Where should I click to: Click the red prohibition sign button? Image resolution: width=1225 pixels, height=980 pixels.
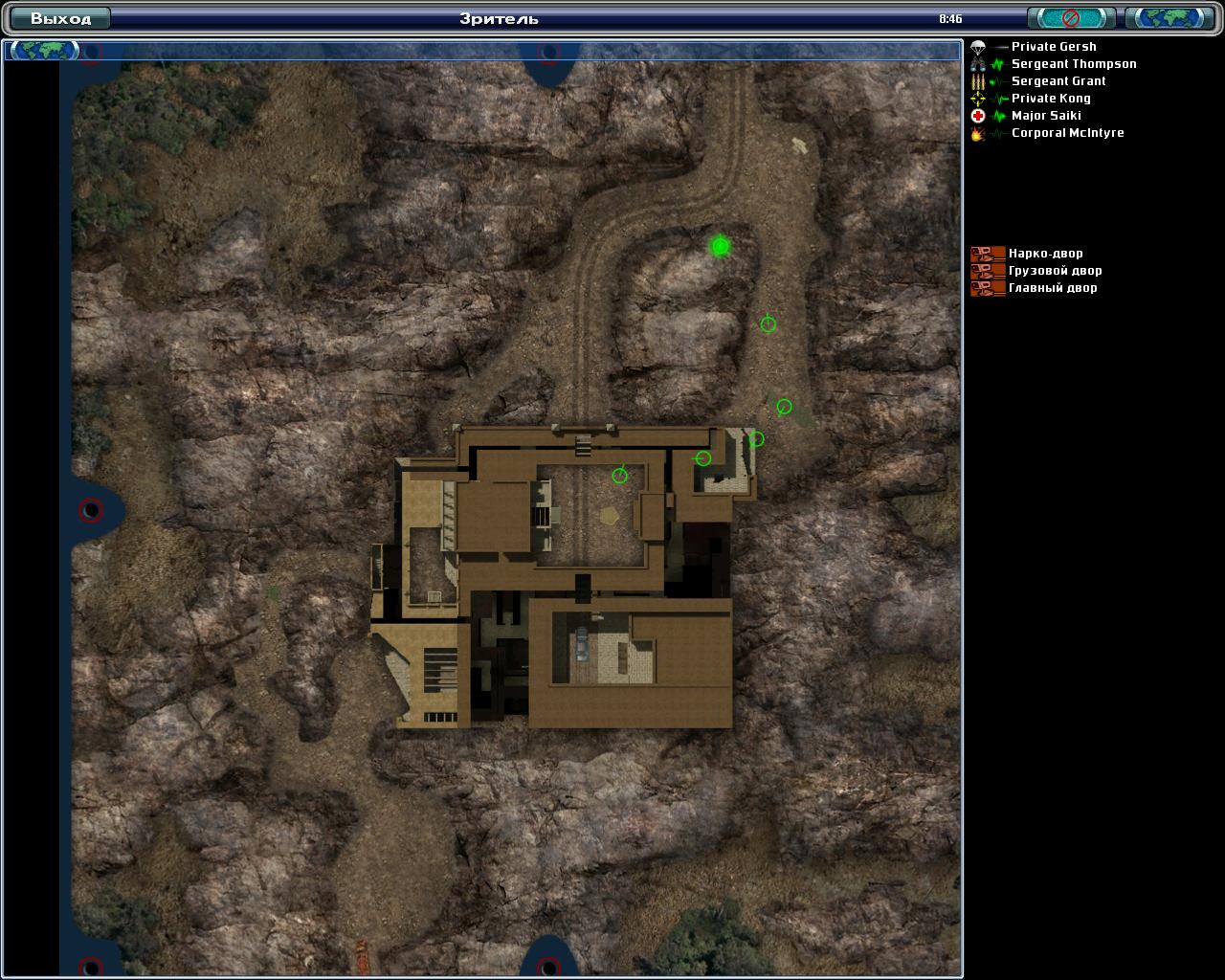1071,18
